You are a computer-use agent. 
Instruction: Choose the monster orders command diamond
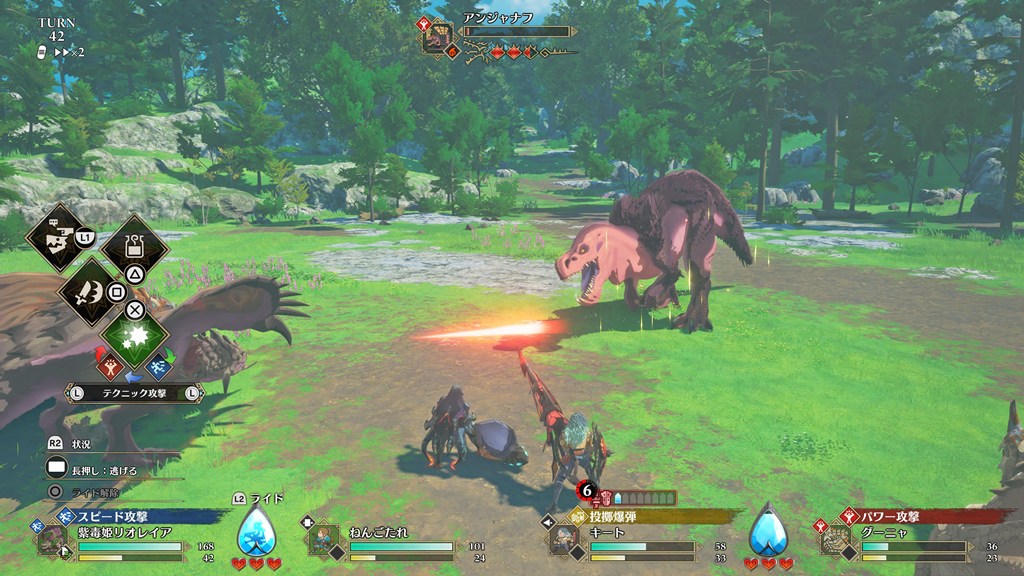click(x=55, y=236)
